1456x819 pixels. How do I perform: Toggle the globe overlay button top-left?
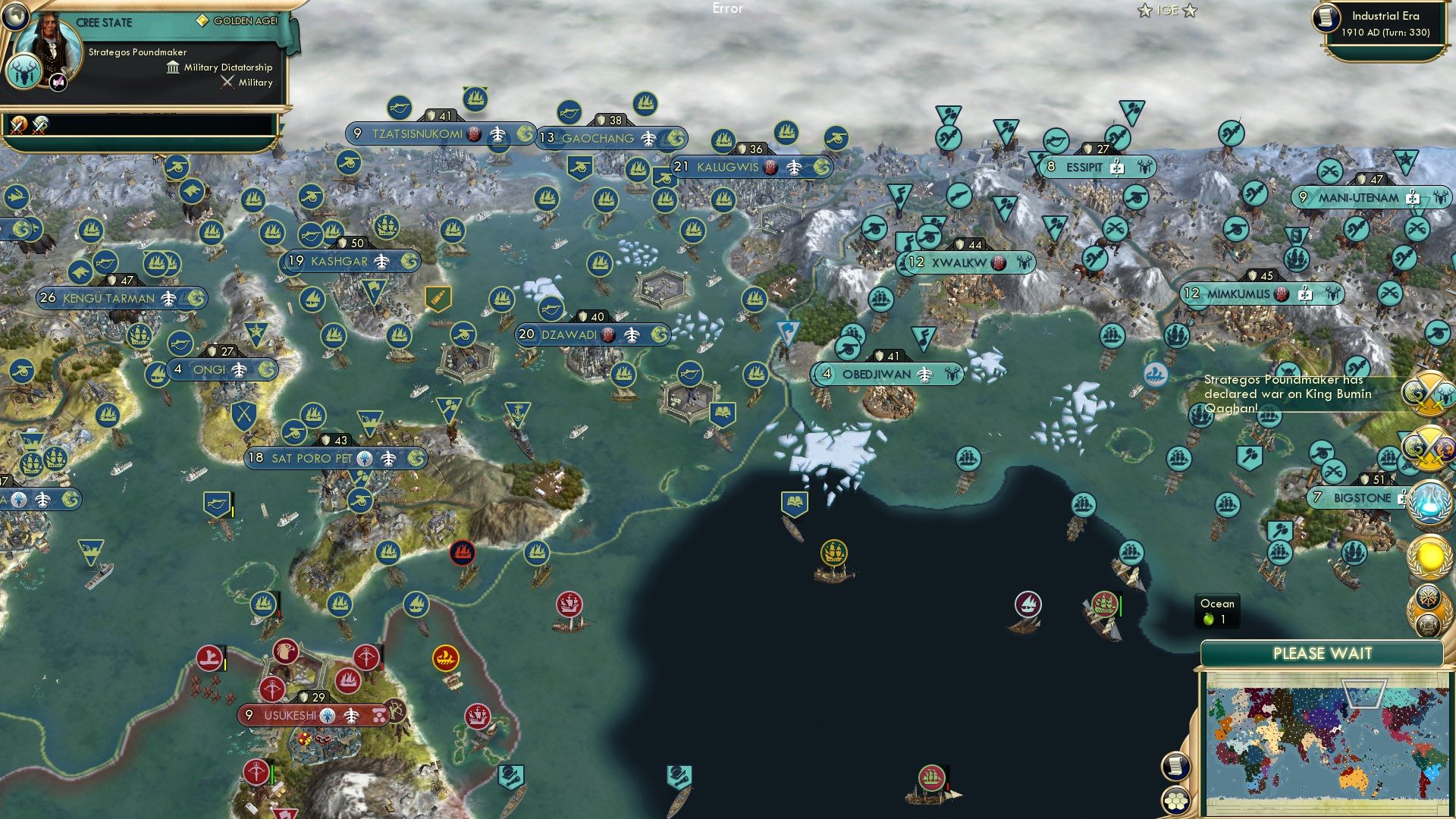tap(15, 16)
